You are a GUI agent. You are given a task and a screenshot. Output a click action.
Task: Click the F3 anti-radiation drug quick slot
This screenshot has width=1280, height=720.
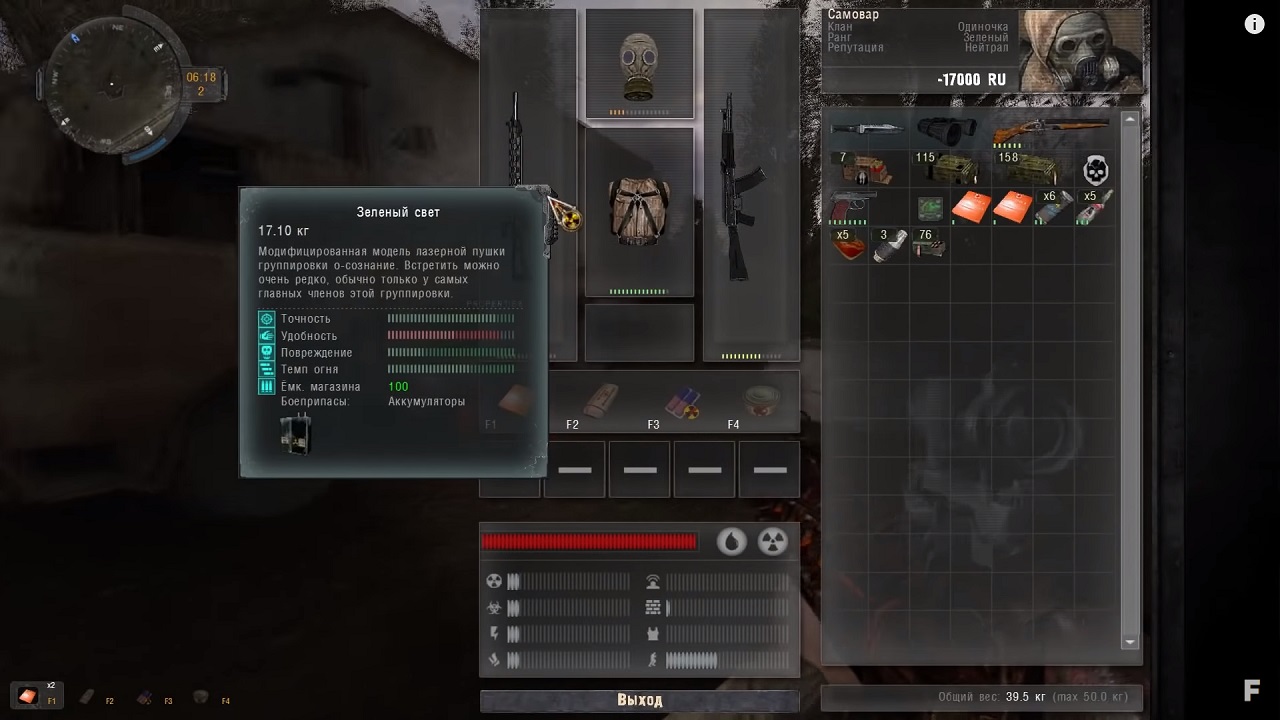pyautogui.click(x=682, y=402)
